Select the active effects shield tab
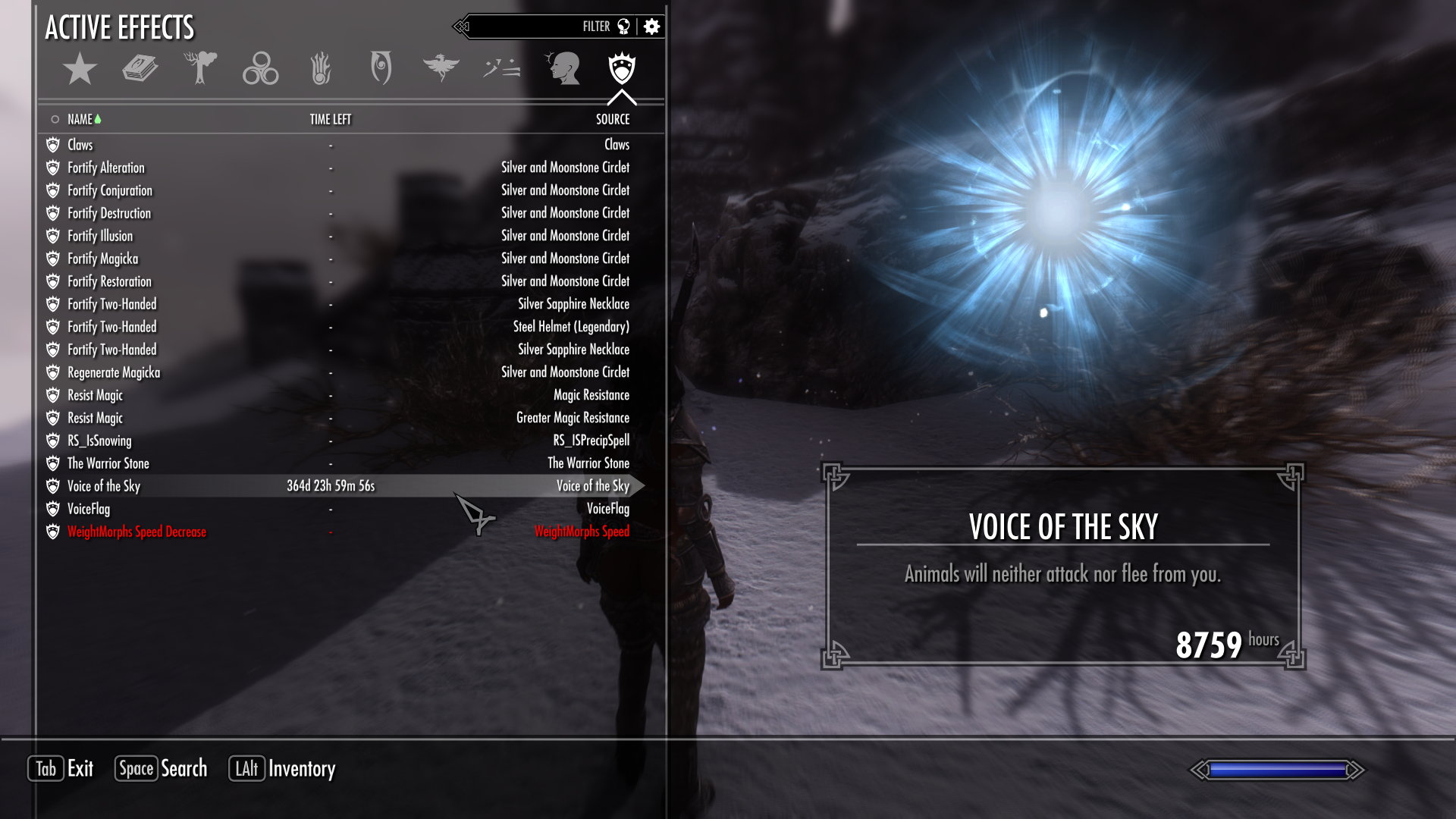 coord(622,68)
